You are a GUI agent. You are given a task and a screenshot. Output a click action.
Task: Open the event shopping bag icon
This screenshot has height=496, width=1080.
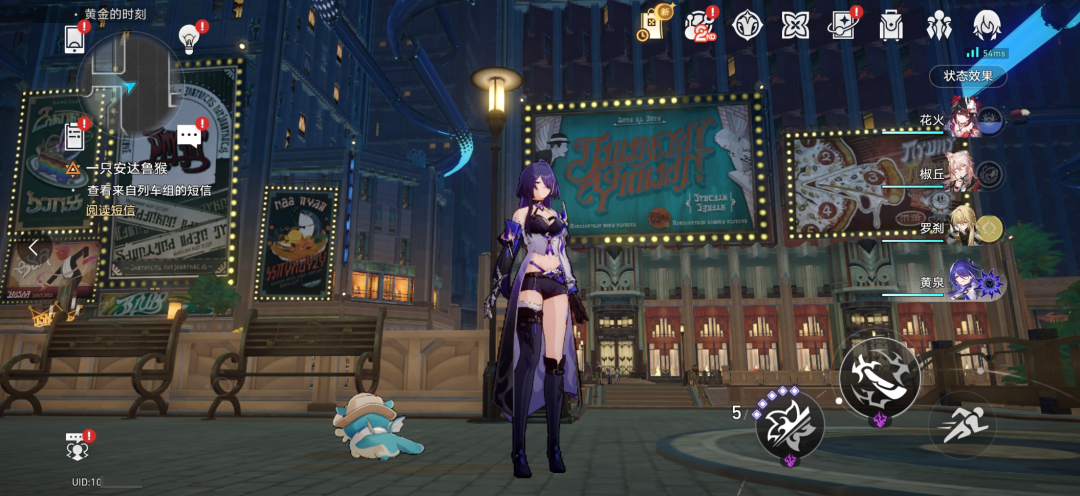[x=651, y=25]
